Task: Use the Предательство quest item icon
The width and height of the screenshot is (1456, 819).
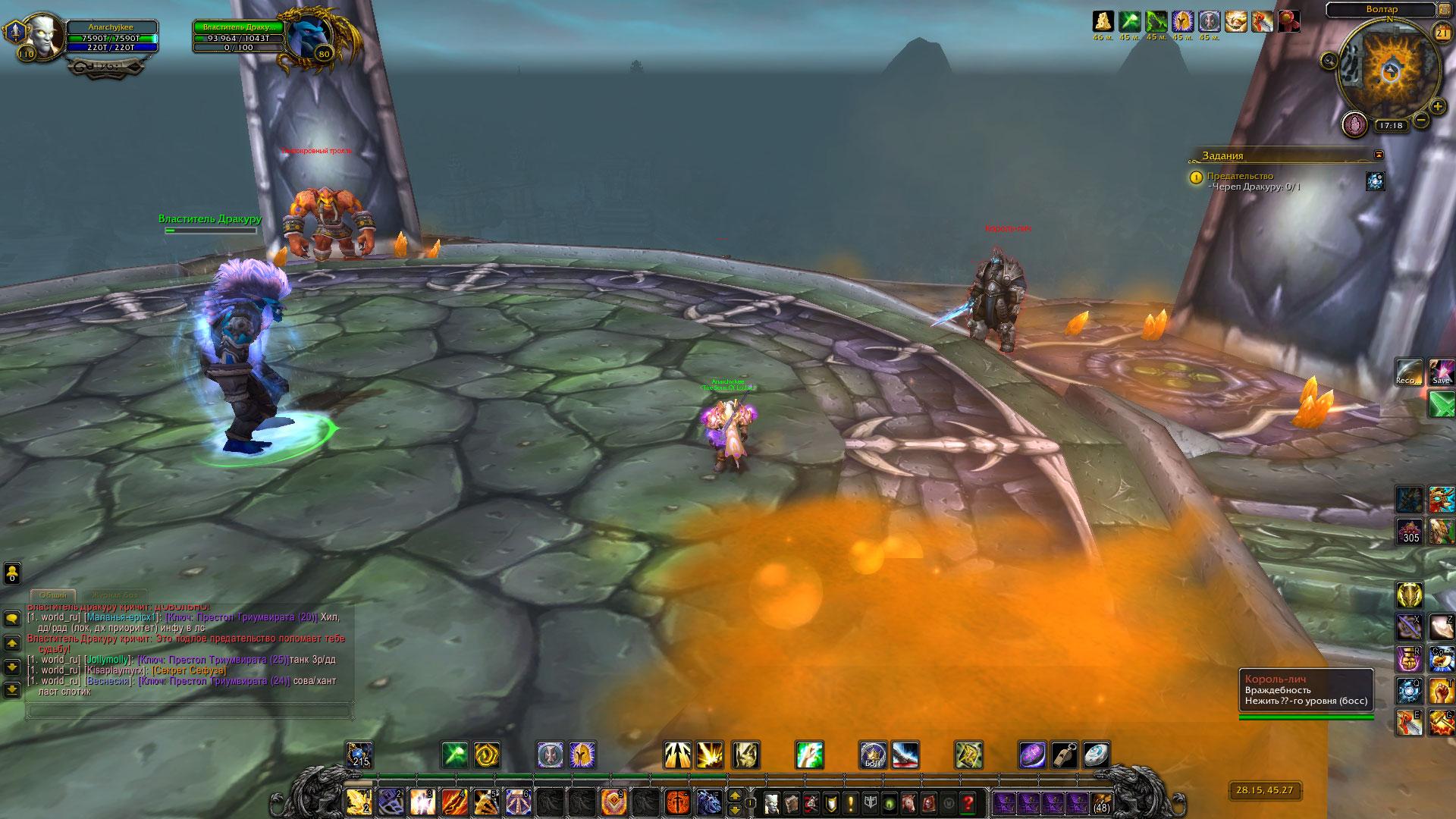Action: click(1375, 181)
